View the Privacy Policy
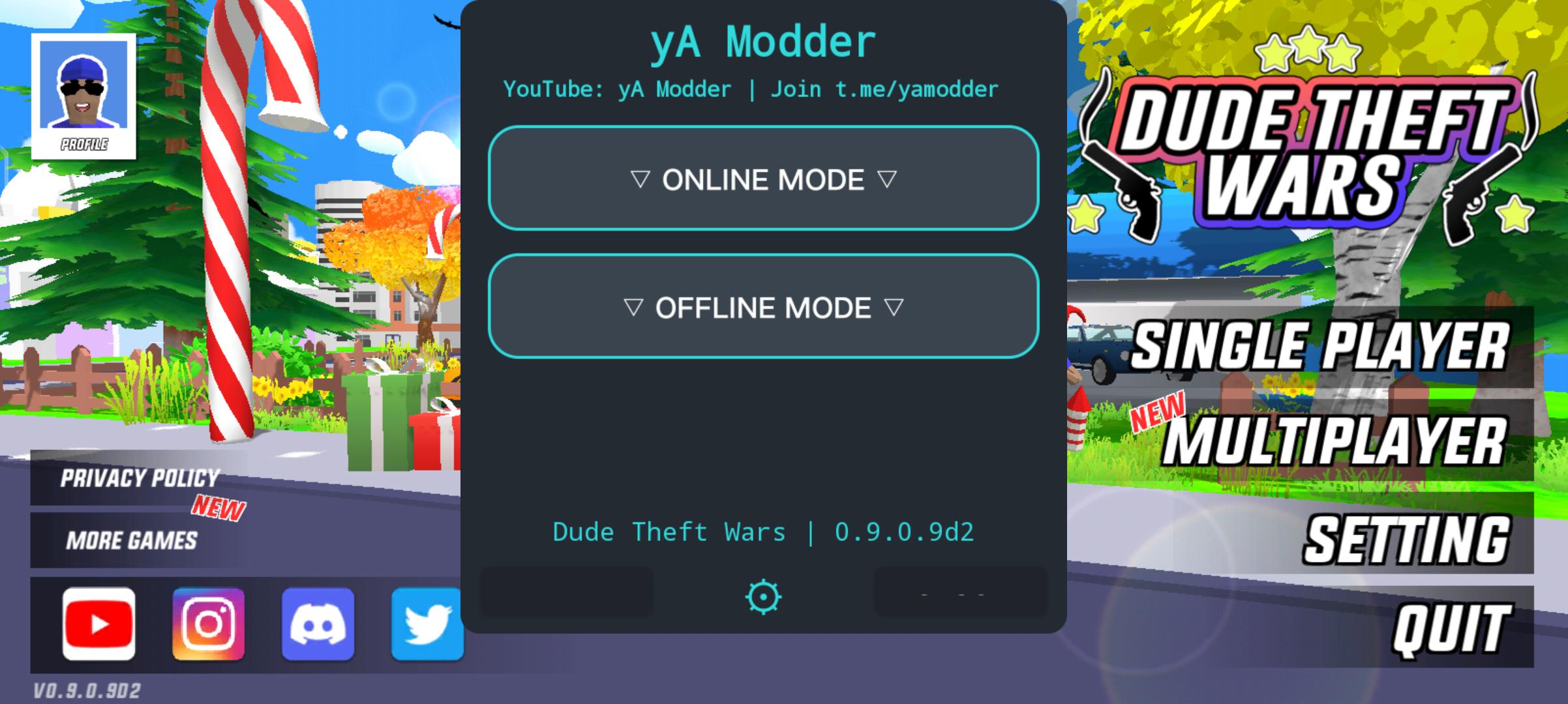The image size is (1568, 704). 140,478
